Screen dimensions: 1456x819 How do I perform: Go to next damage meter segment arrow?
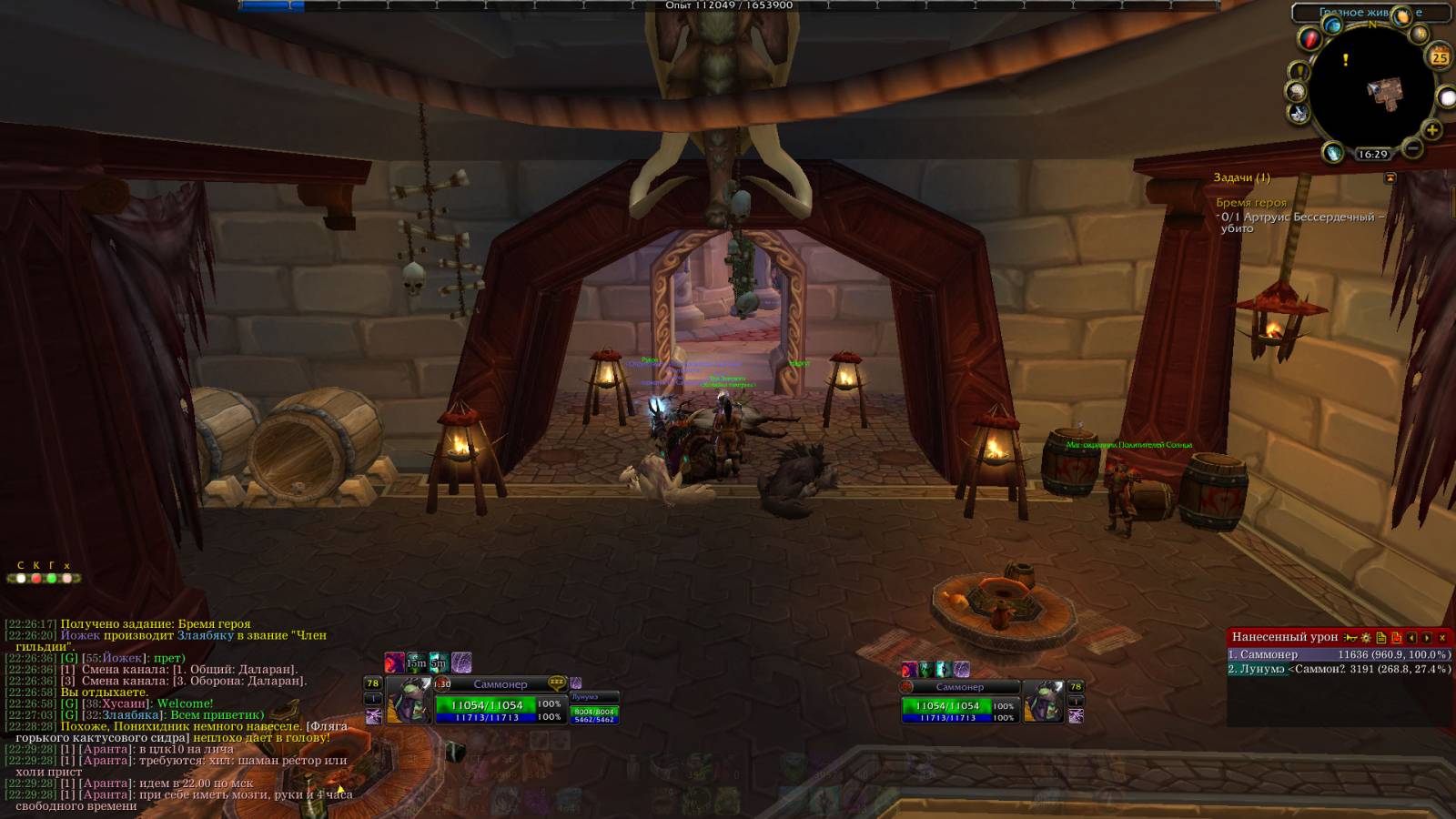(1427, 638)
